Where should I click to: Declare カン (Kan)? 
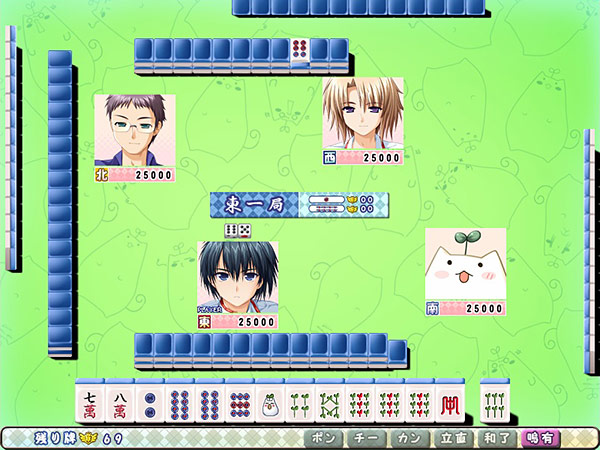(405, 438)
